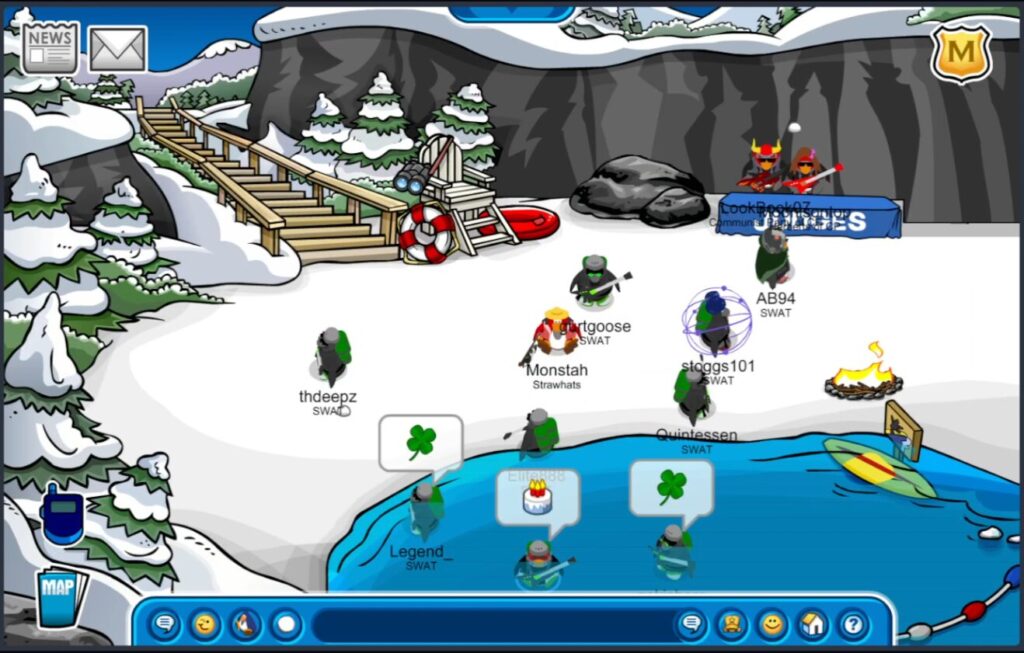Viewport: 1024px width, 653px height.
Task: Open the winking emote menu
Action: pos(205,626)
